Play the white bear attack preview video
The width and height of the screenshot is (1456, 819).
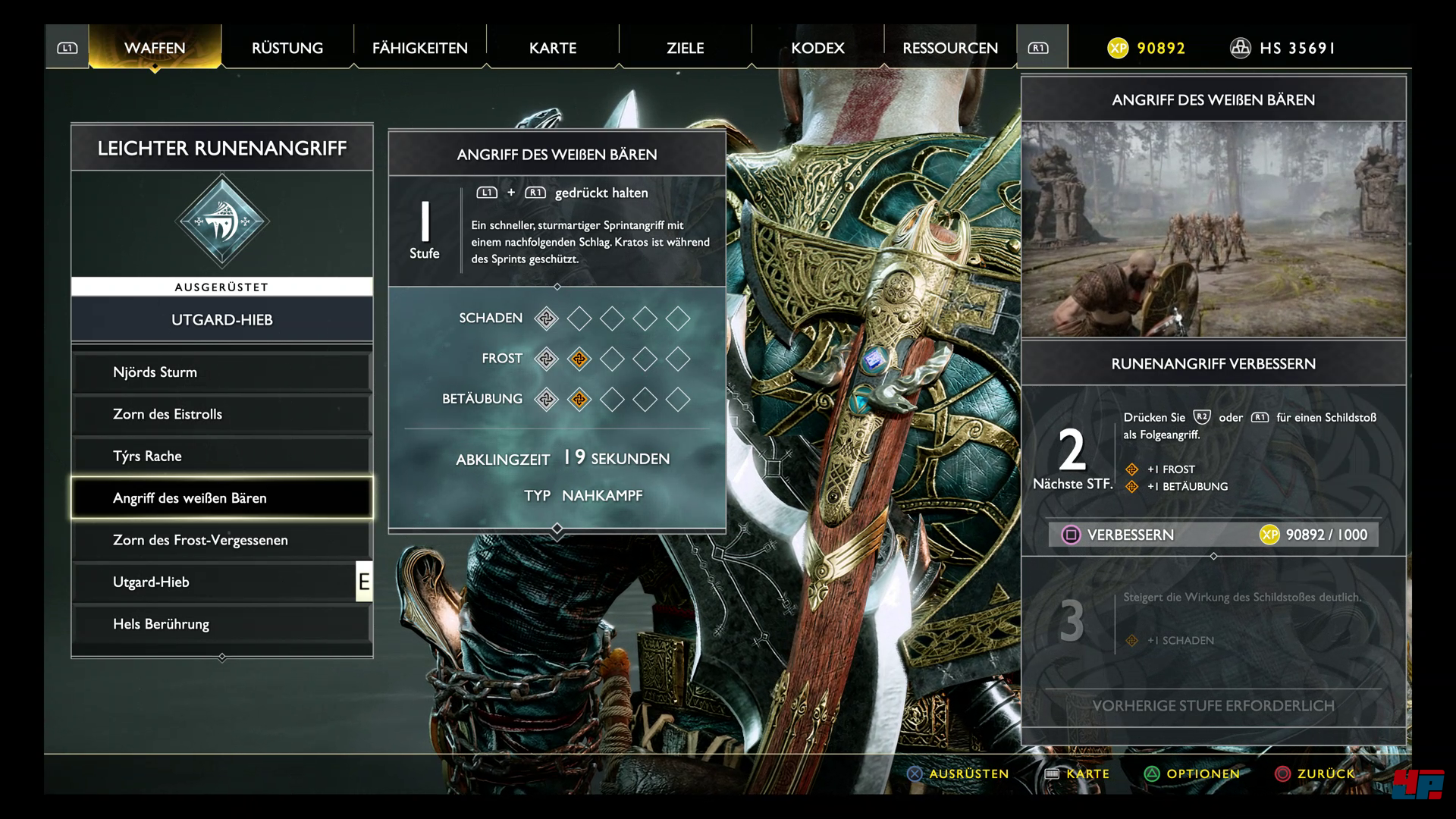click(x=1213, y=229)
